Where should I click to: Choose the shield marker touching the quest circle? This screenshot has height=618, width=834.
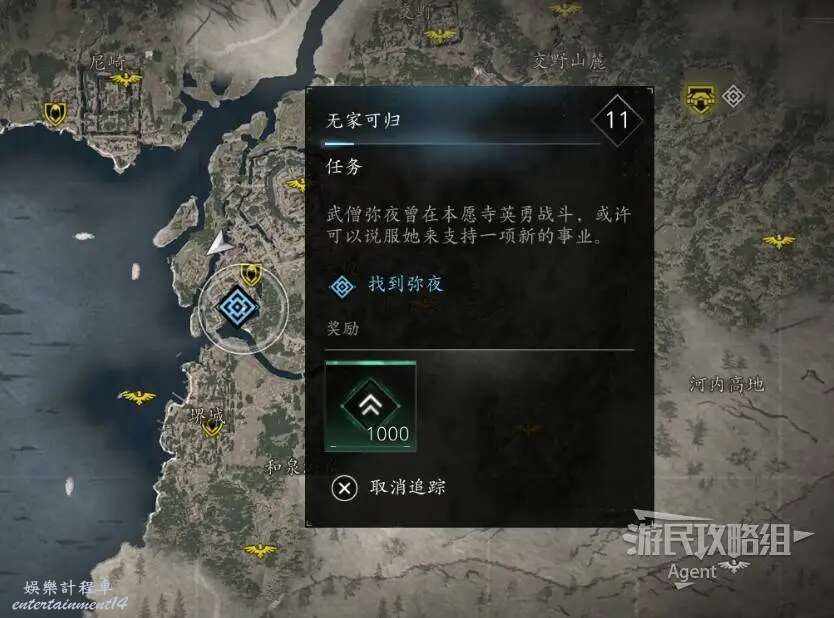(x=252, y=273)
